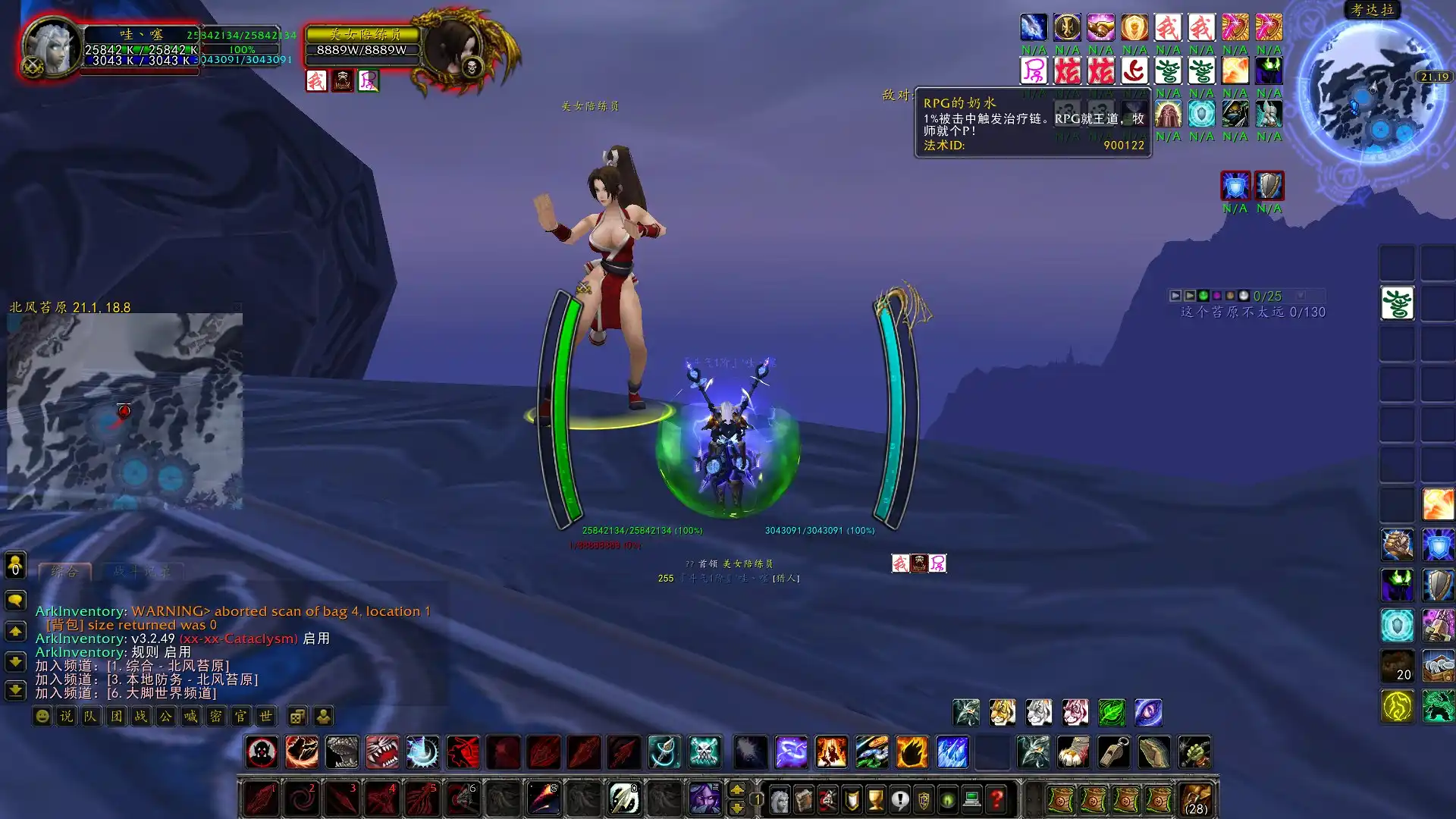The image size is (1456, 819).
Task: Jump chat to bottom with underlined arrow
Action: tap(15, 690)
